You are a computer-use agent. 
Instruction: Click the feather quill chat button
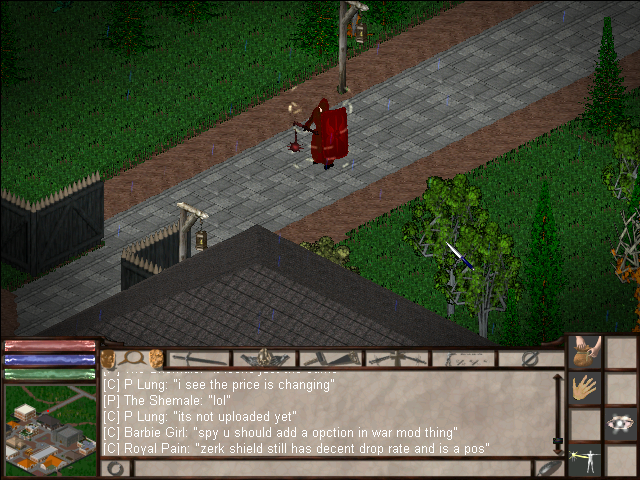(x=548, y=467)
